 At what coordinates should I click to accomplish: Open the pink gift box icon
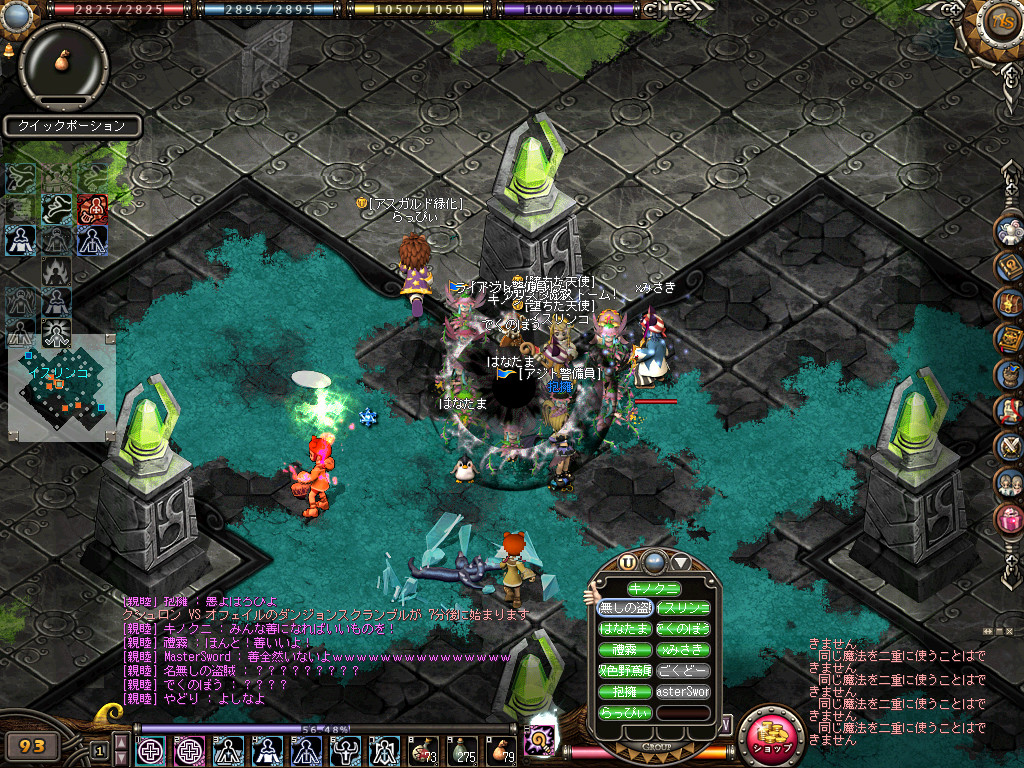pyautogui.click(x=1010, y=518)
